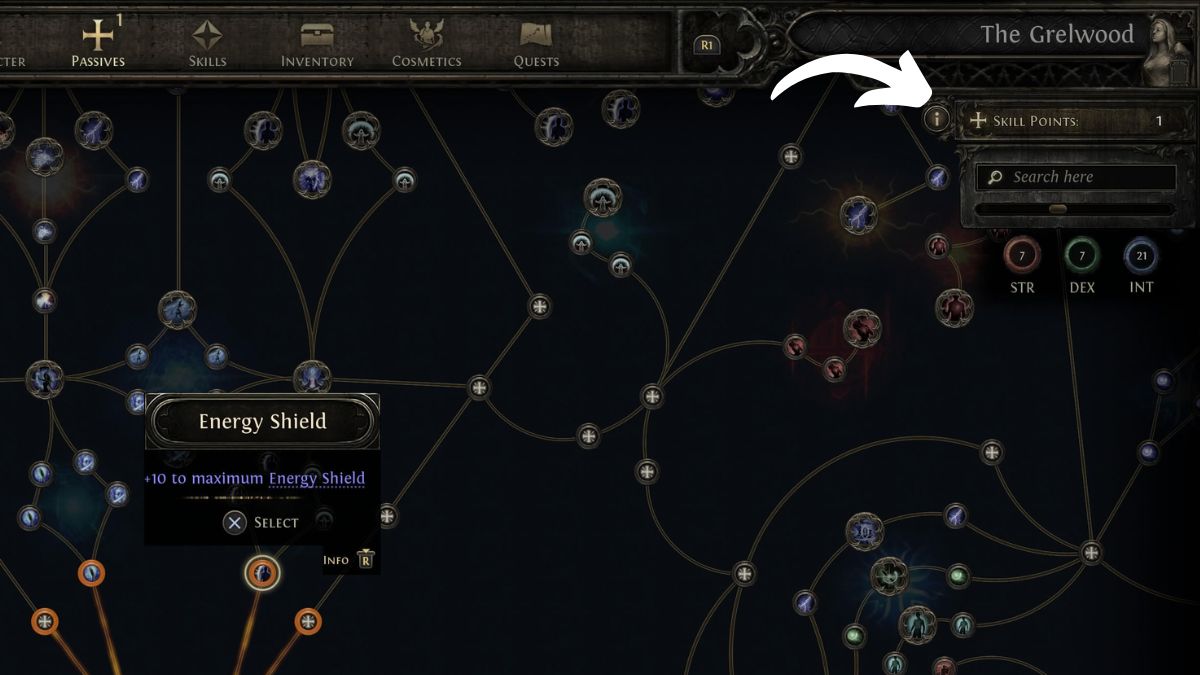
Task: Choose the highlighted Energy Shield passive node
Action: click(262, 573)
